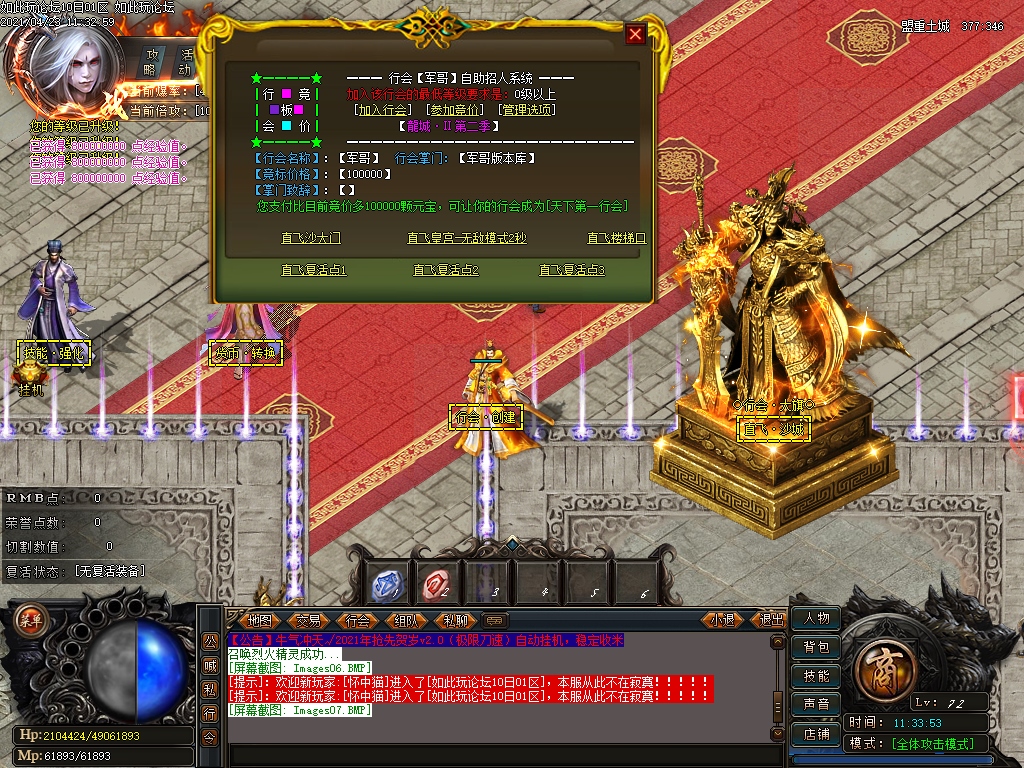Click the 加入行会 (join guild) link
This screenshot has width=1024, height=768.
[383, 110]
